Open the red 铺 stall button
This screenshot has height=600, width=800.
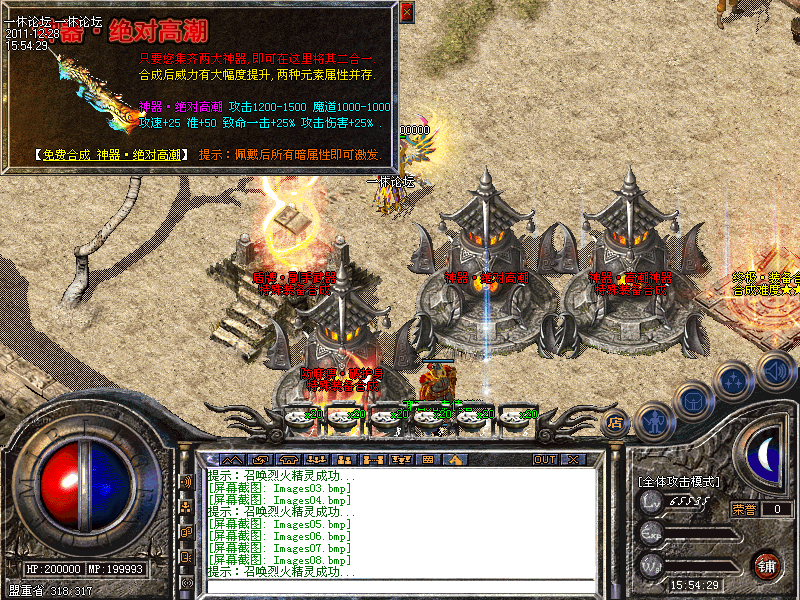pos(768,565)
